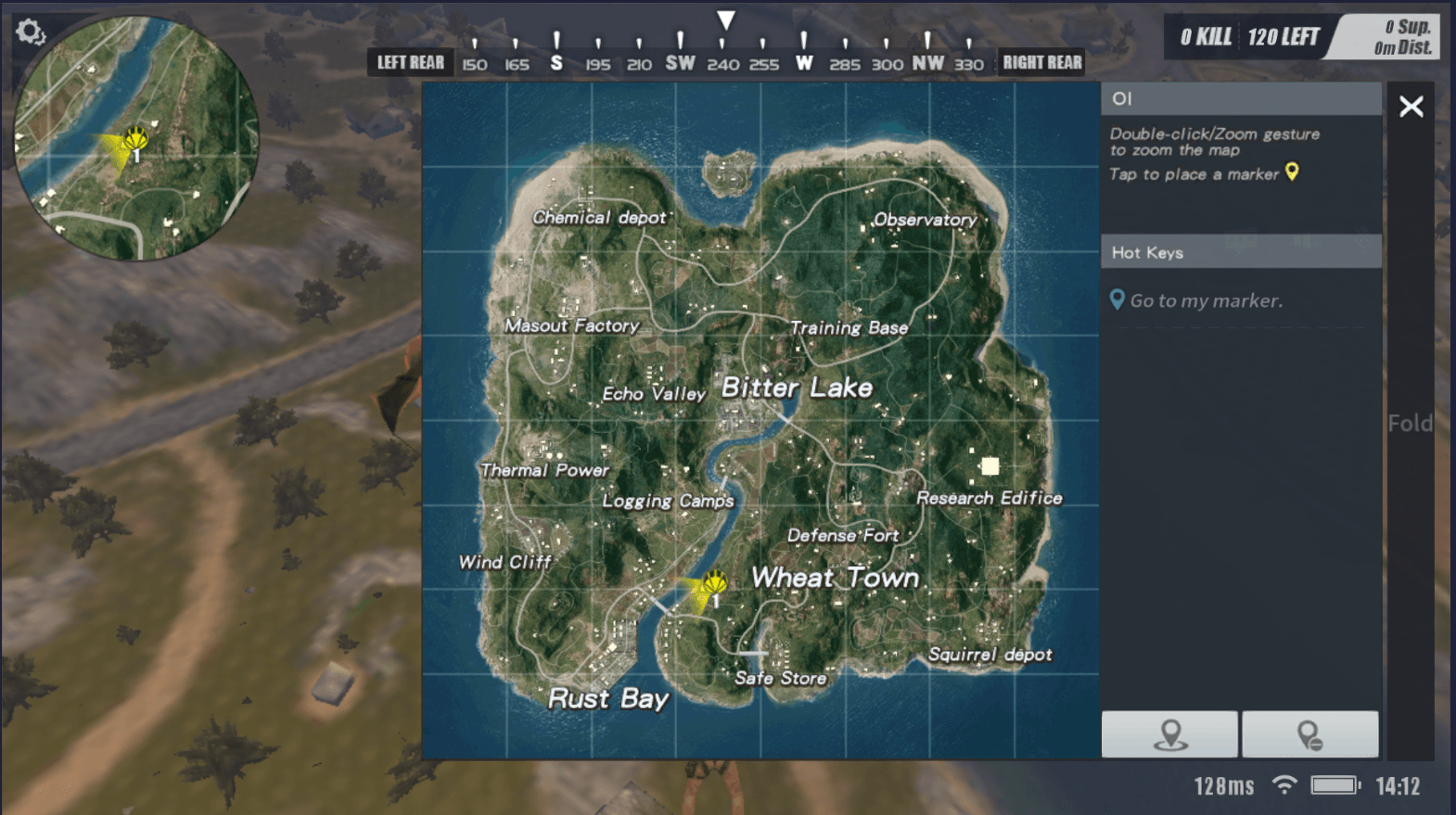Mark Chemical depot on the map

click(x=599, y=217)
